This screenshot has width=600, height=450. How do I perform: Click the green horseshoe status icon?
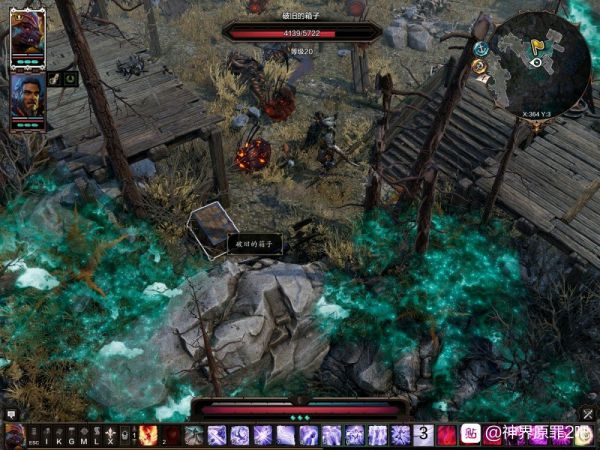(70, 78)
